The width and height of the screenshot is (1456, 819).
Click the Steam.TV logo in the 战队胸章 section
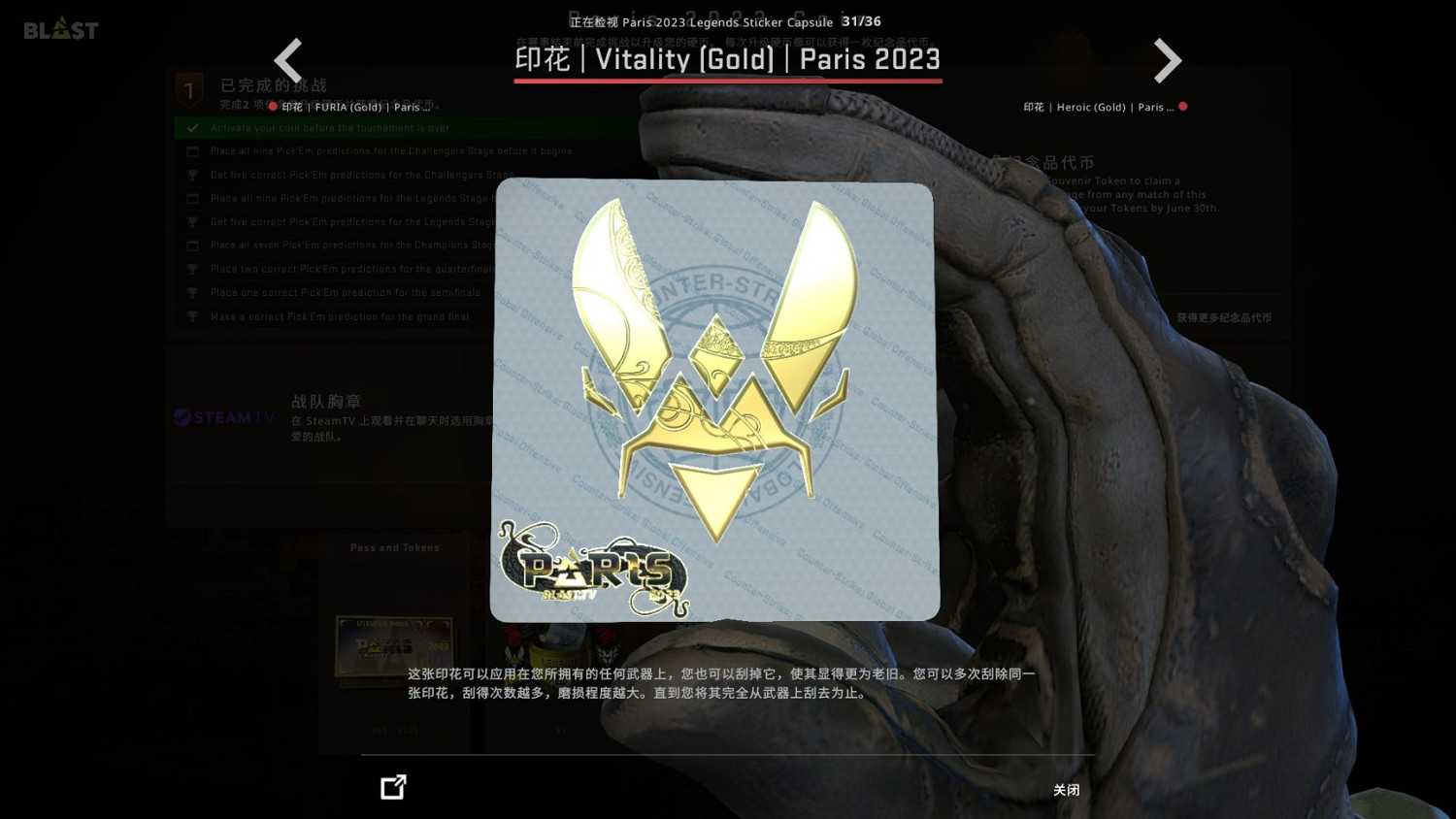pos(223,418)
